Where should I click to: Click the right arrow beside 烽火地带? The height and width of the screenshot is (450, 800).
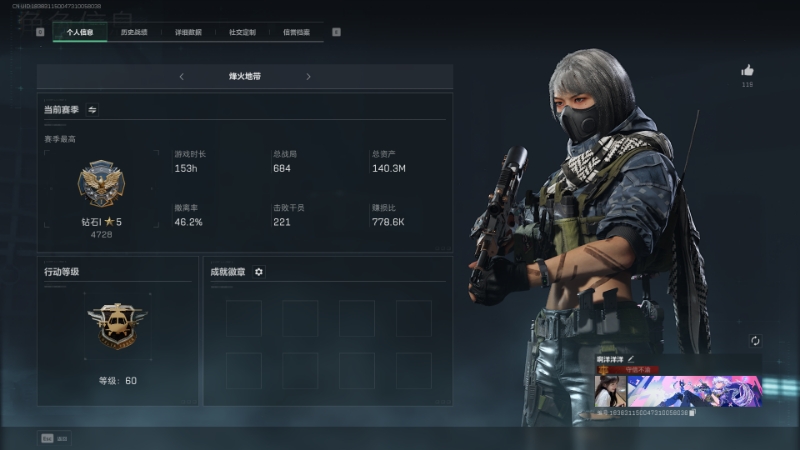tap(308, 77)
